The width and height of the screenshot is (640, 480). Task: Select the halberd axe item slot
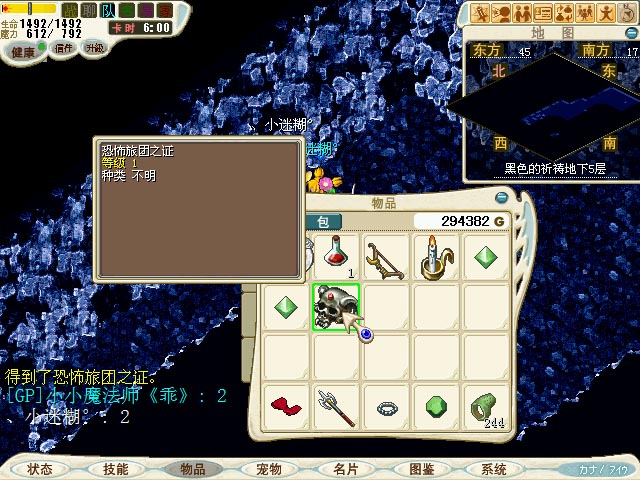336,407
